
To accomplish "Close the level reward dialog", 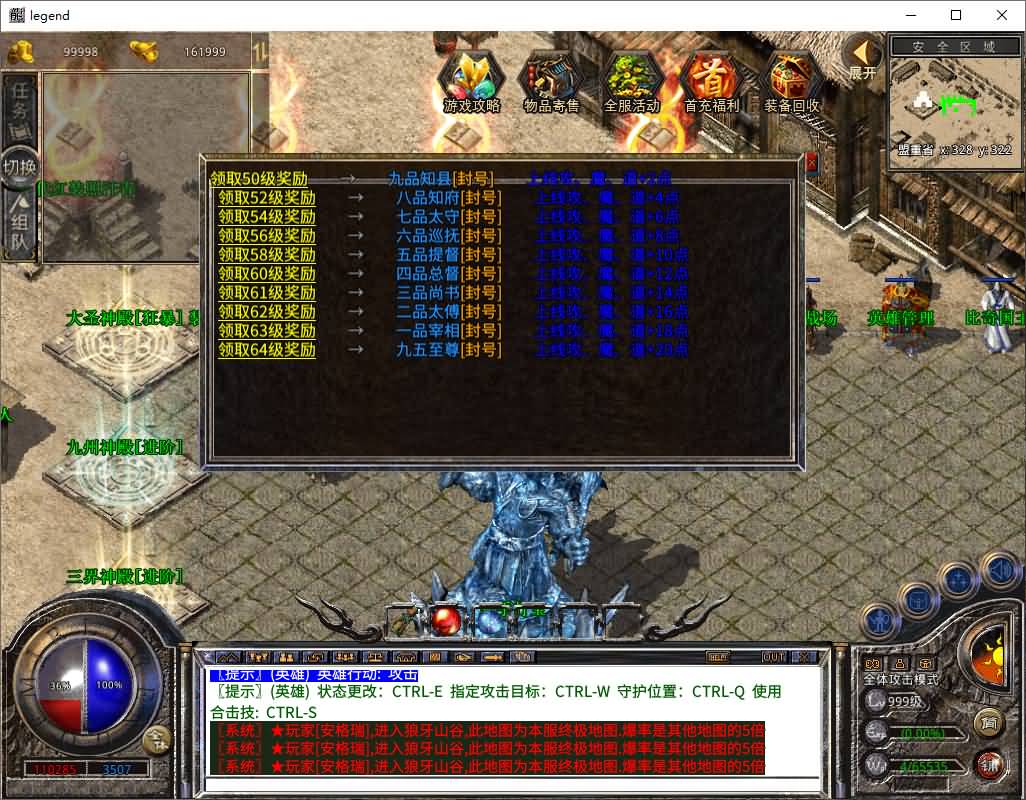I will (x=811, y=162).
